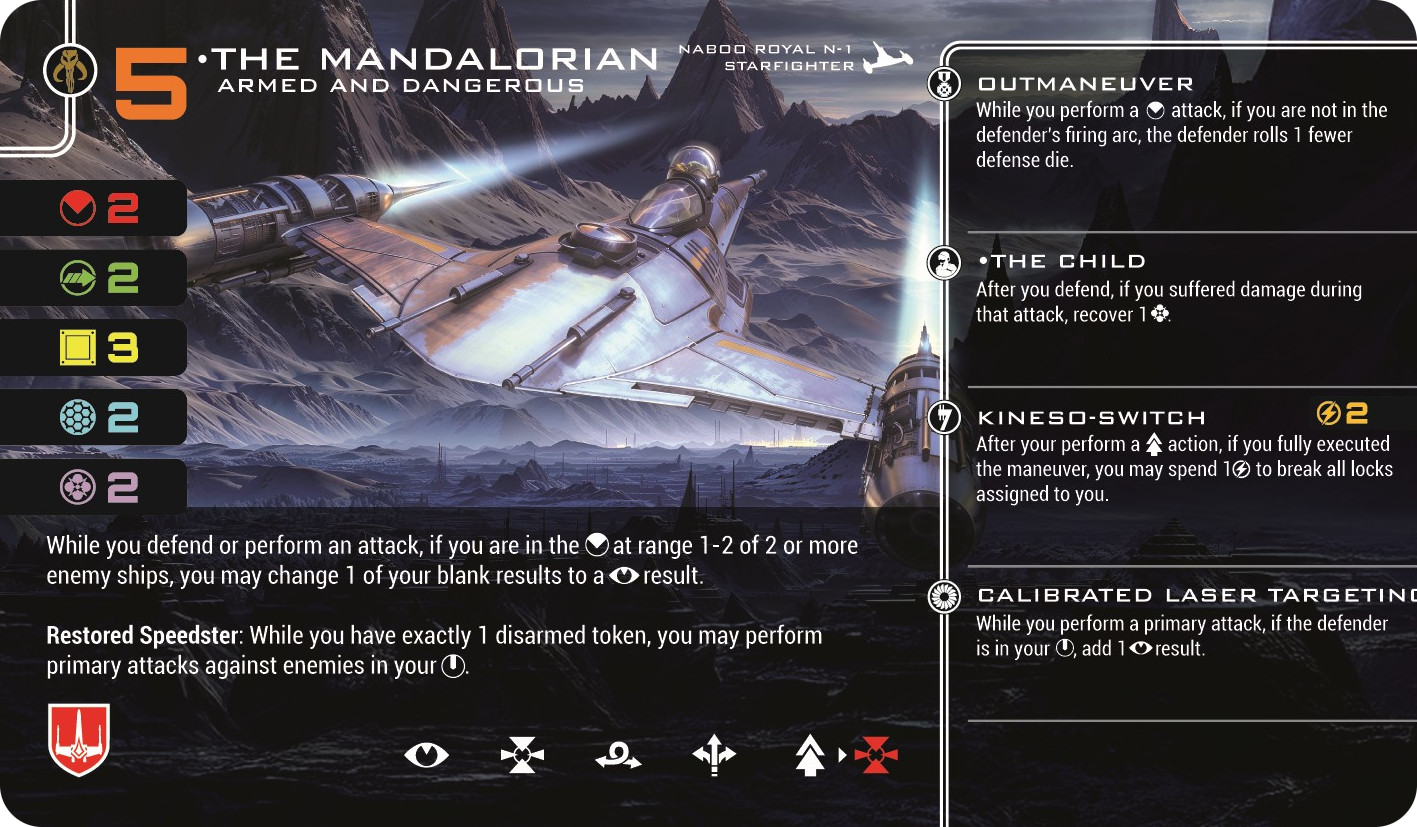
Task: Select the Barrel Roll looping-arrow action
Action: pos(618,757)
